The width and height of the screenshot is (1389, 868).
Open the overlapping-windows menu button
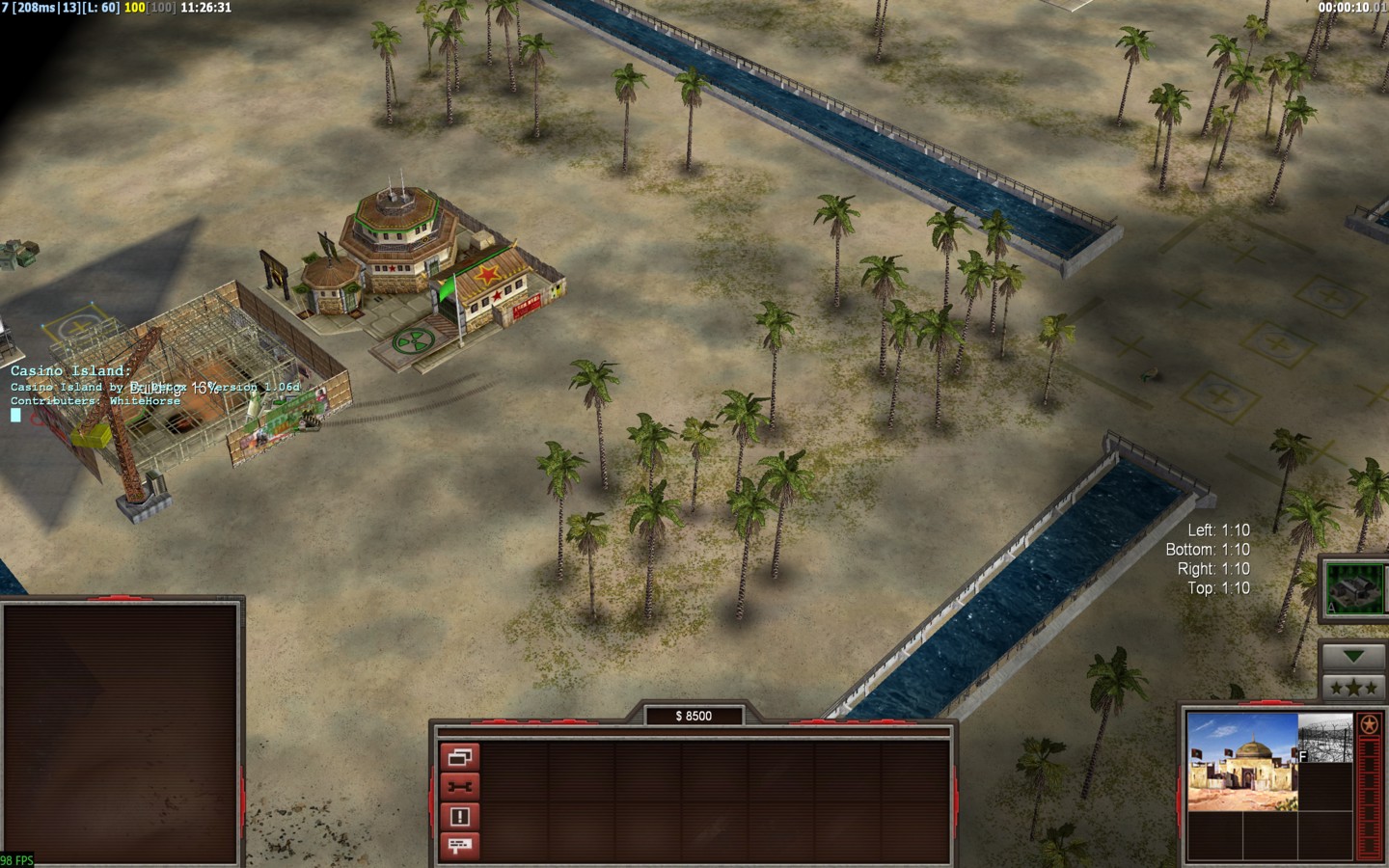coord(459,757)
